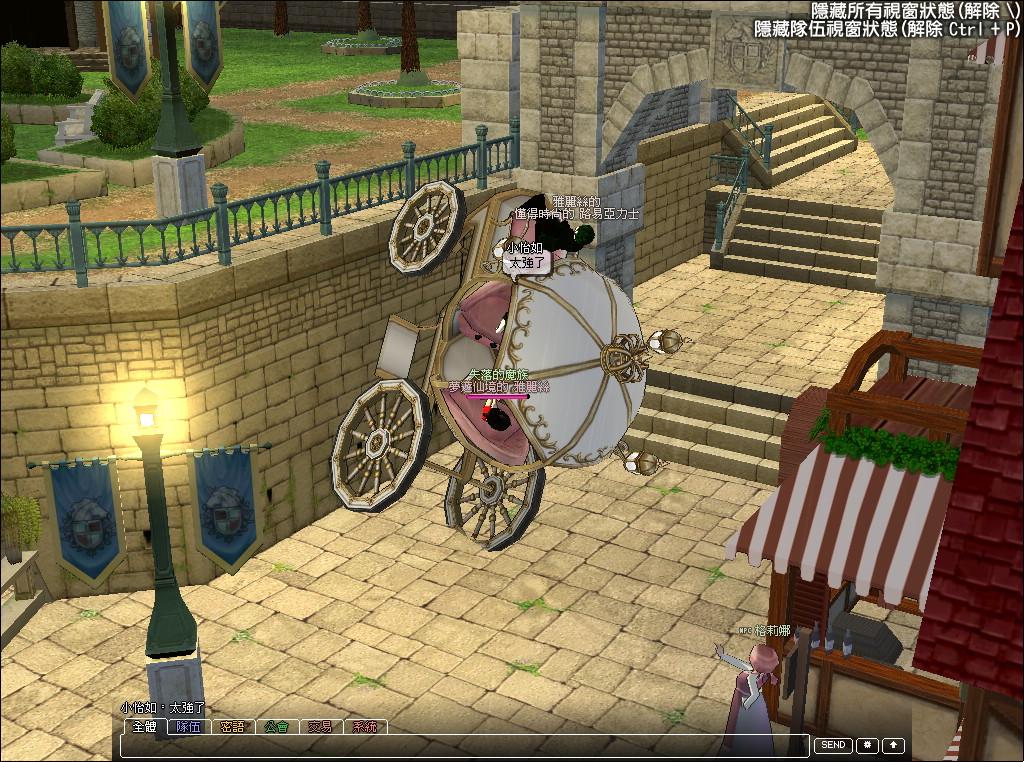The width and height of the screenshot is (1024, 762).
Task: Select the 密語 whisper chat tab
Action: (x=233, y=727)
